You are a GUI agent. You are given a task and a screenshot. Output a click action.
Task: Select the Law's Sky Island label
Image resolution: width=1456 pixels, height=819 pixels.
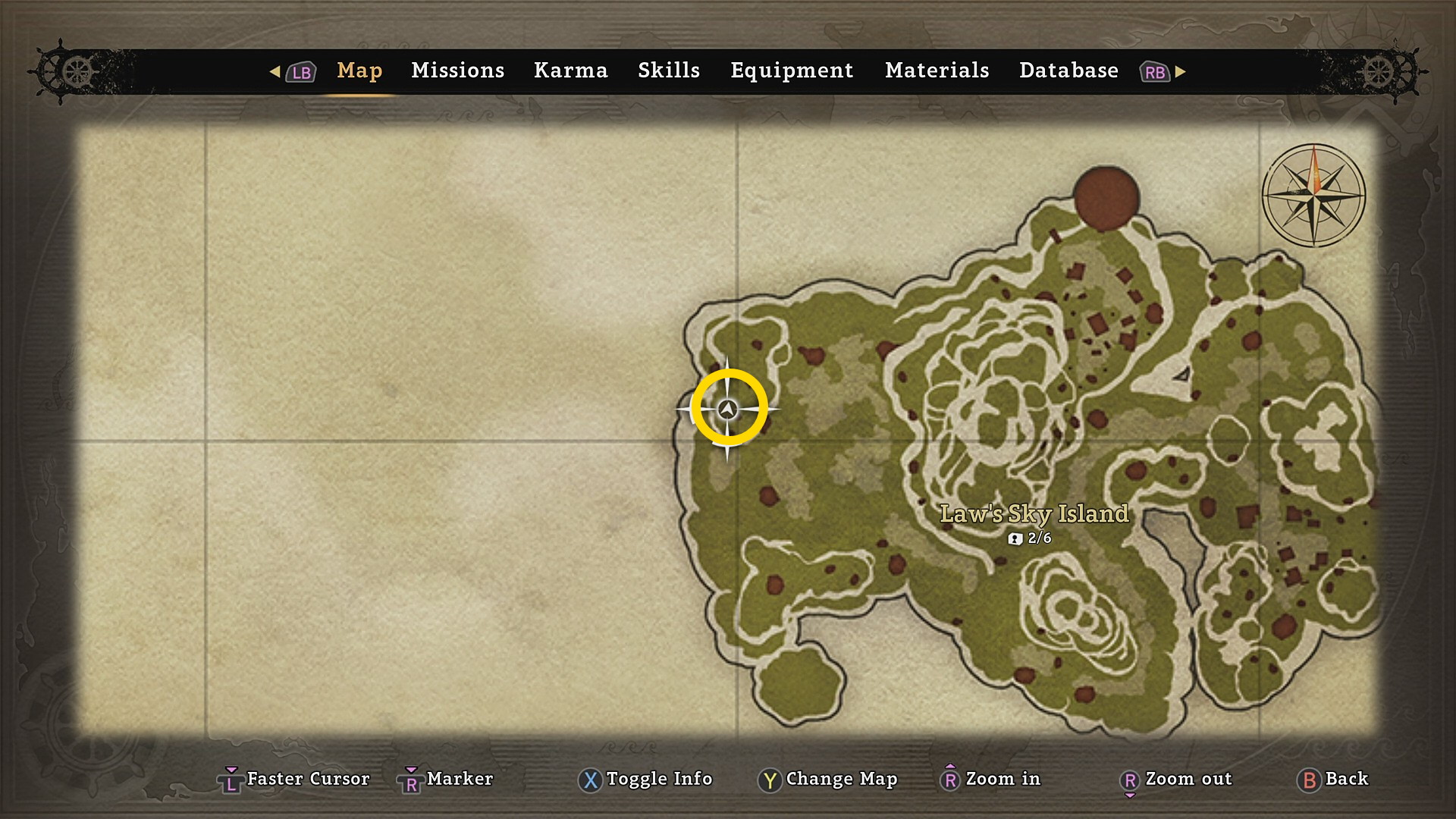click(x=1034, y=514)
